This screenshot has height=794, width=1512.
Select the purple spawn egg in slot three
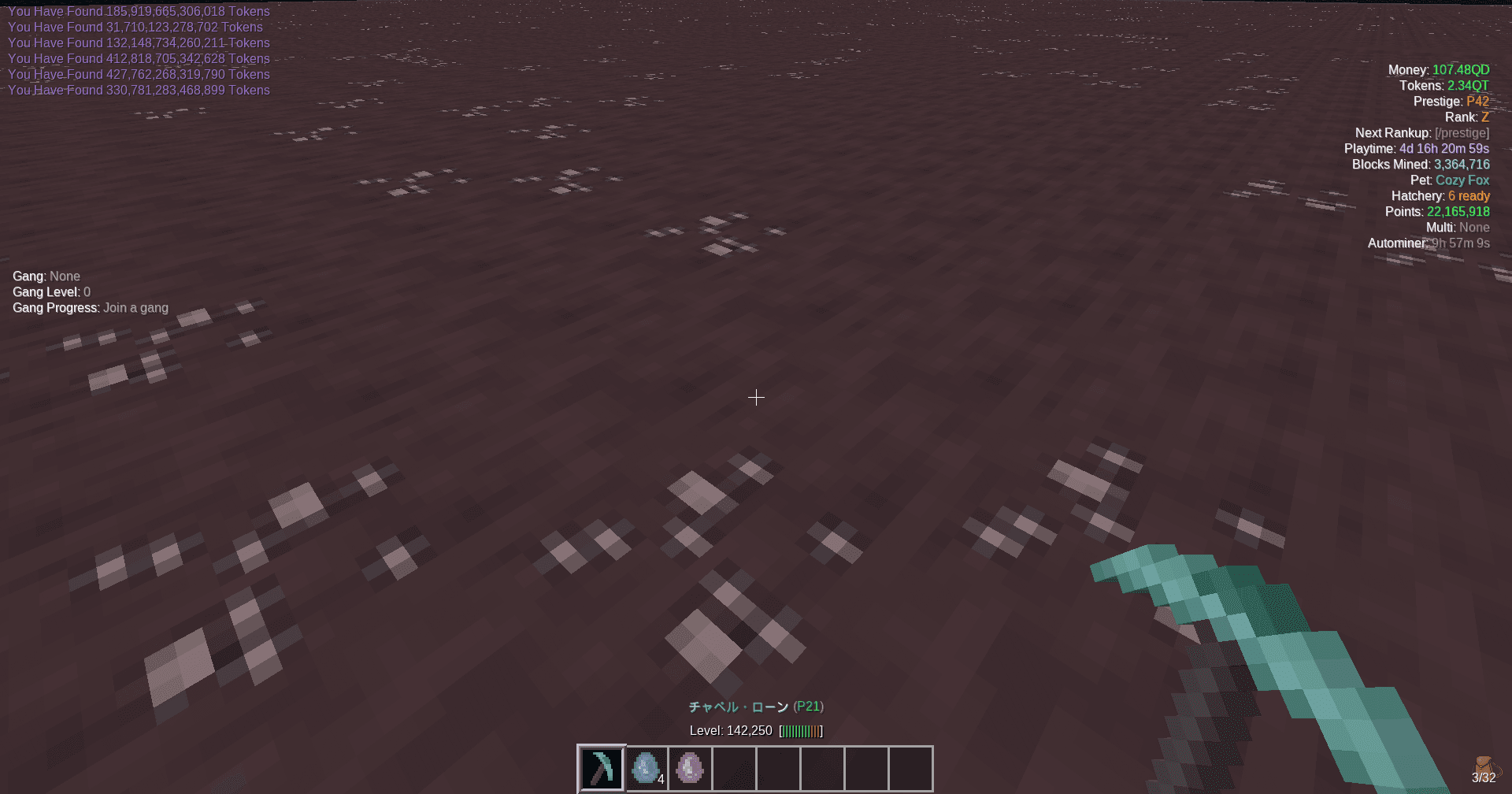690,767
